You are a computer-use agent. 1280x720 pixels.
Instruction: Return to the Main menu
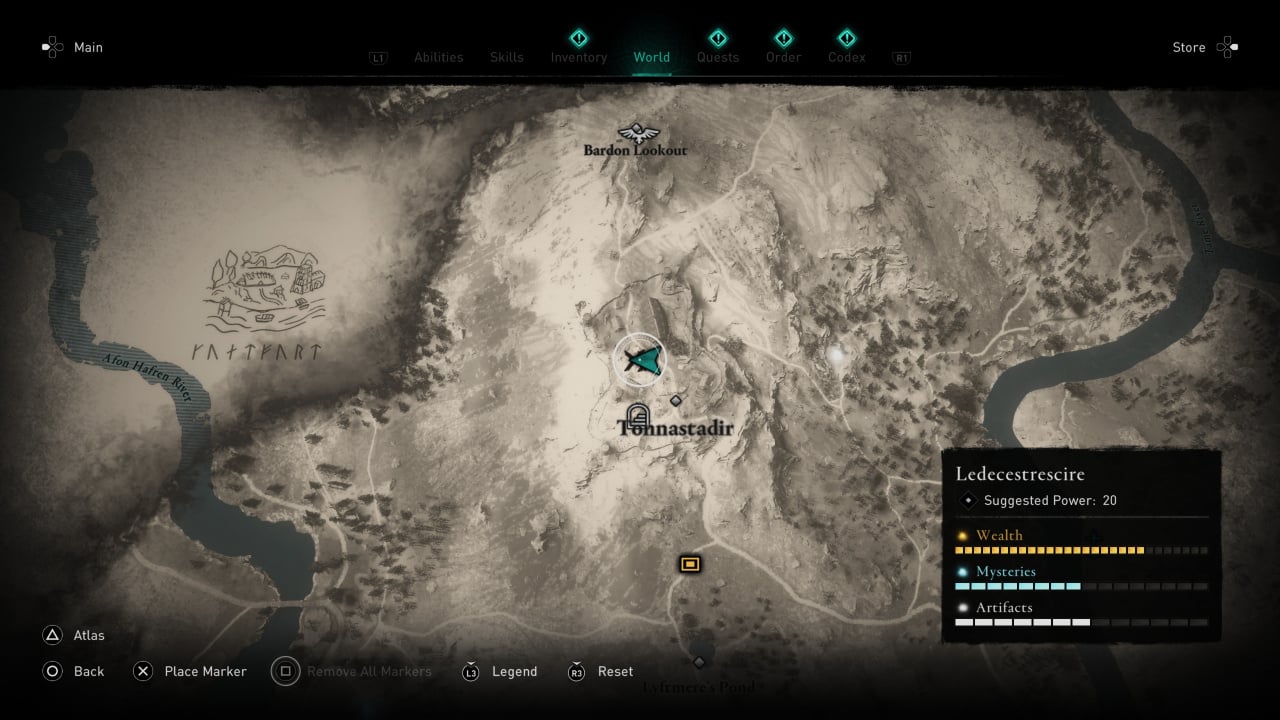[x=88, y=47]
